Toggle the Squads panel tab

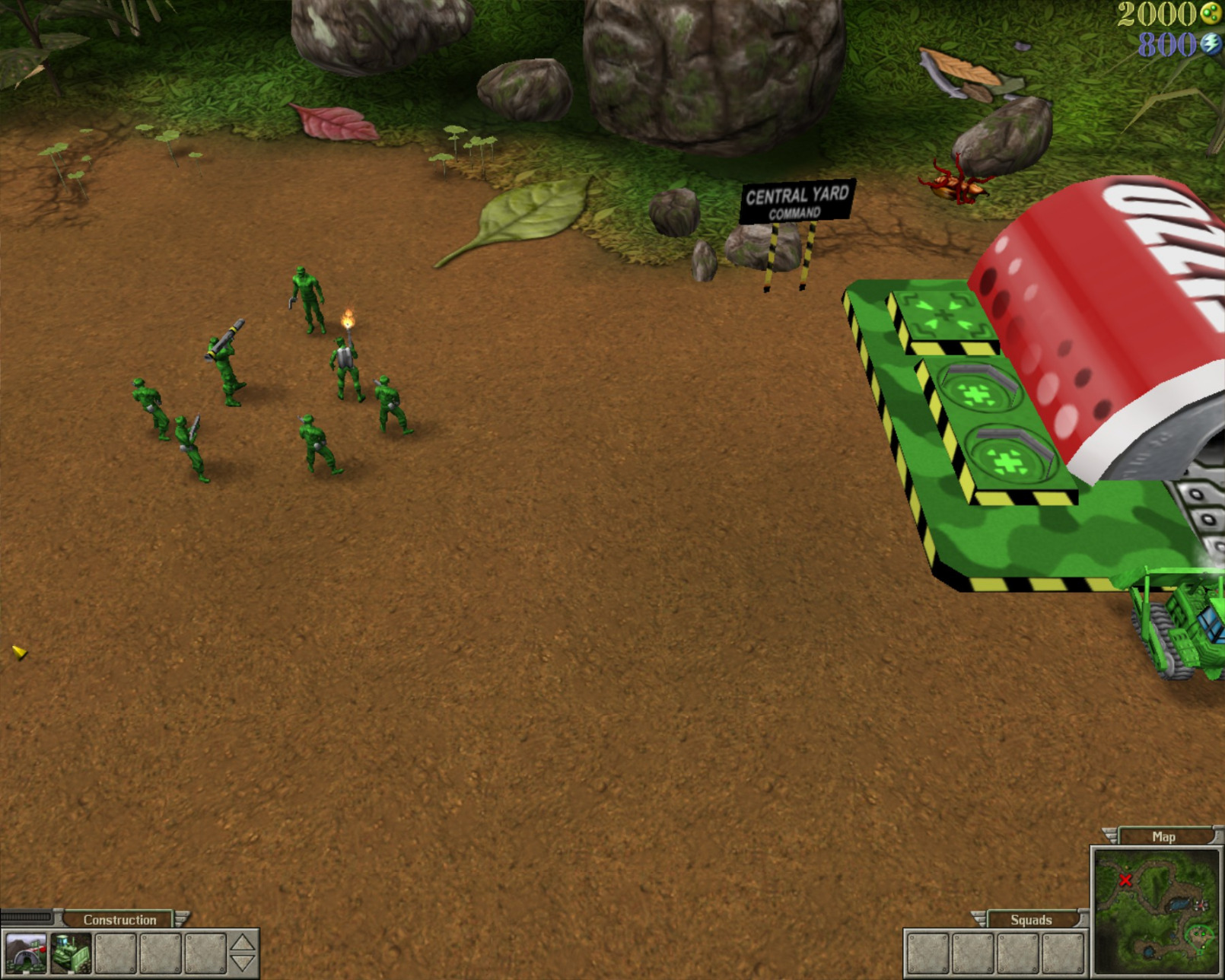click(x=1031, y=920)
